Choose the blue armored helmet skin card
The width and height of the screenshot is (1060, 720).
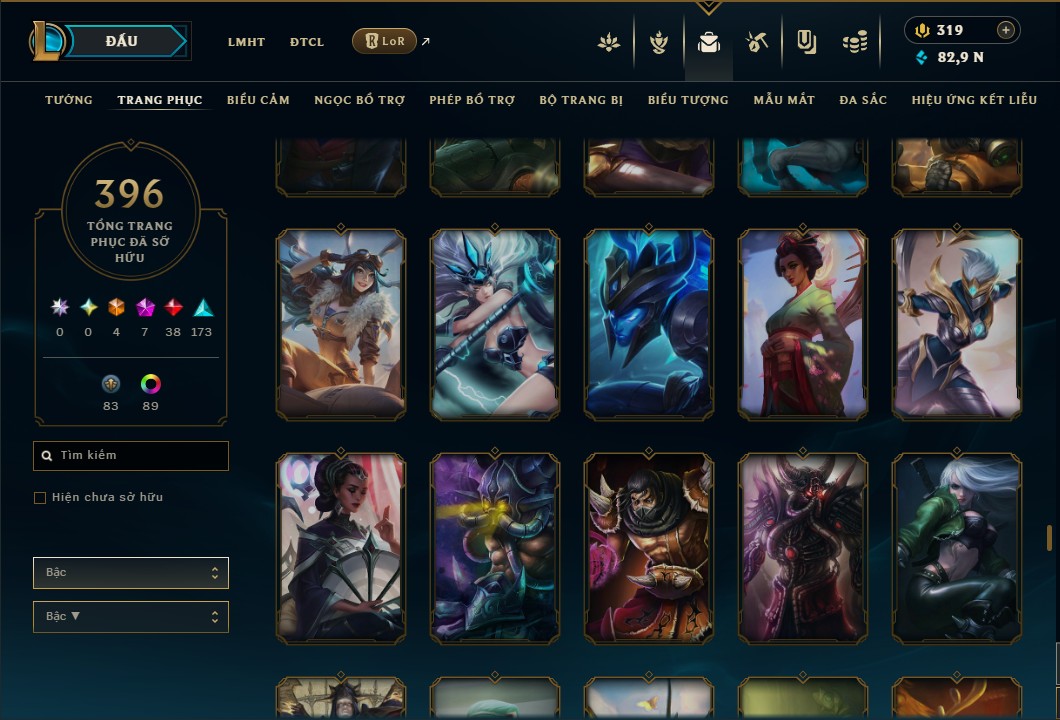[x=649, y=324]
